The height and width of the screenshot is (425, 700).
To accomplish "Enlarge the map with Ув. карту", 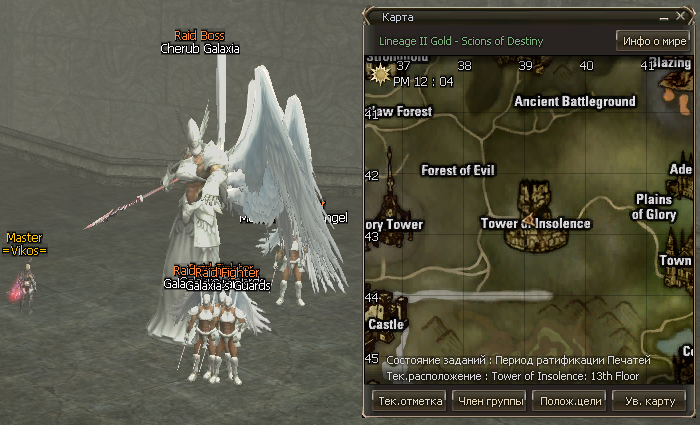I will click(649, 401).
